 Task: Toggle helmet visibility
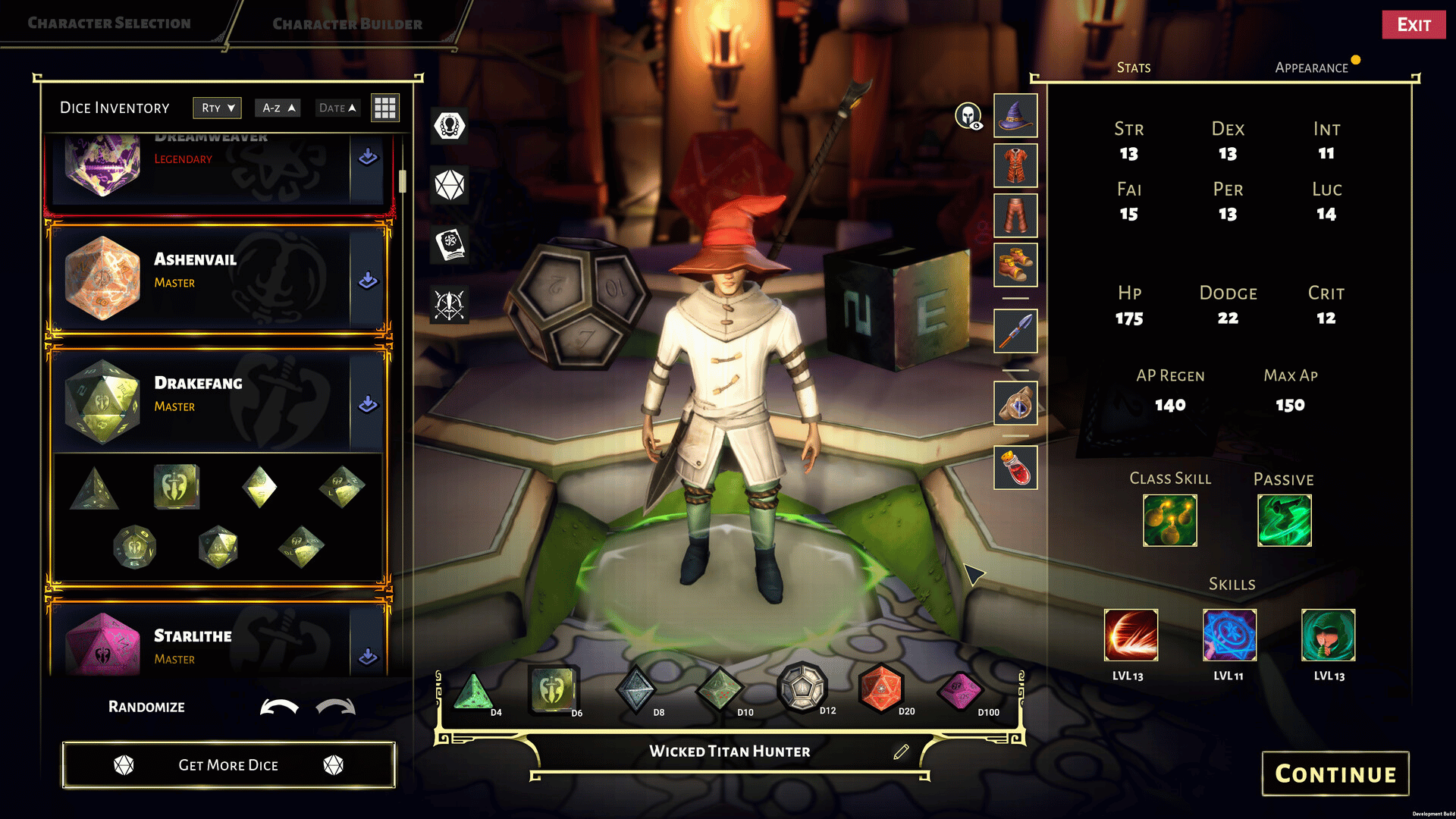pyautogui.click(x=968, y=116)
